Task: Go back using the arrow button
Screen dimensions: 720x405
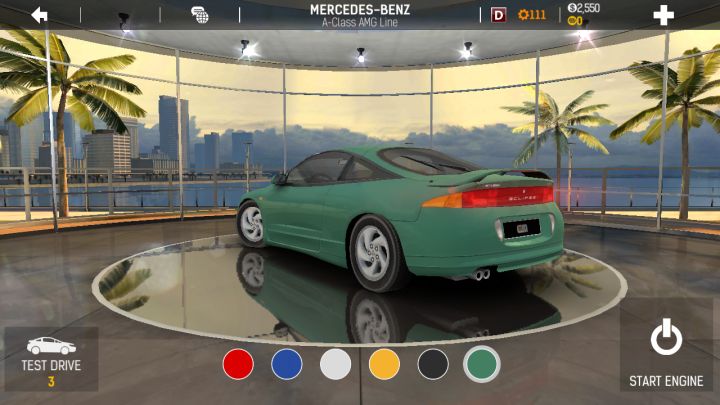Action: click(x=40, y=15)
